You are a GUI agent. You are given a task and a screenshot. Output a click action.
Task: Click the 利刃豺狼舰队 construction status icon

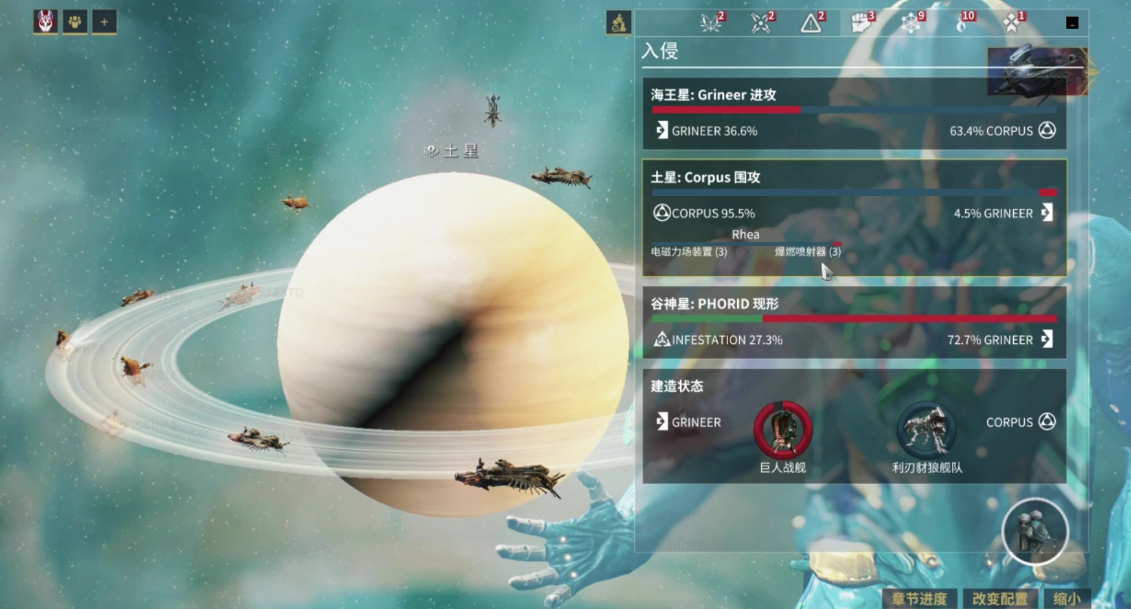pos(926,429)
